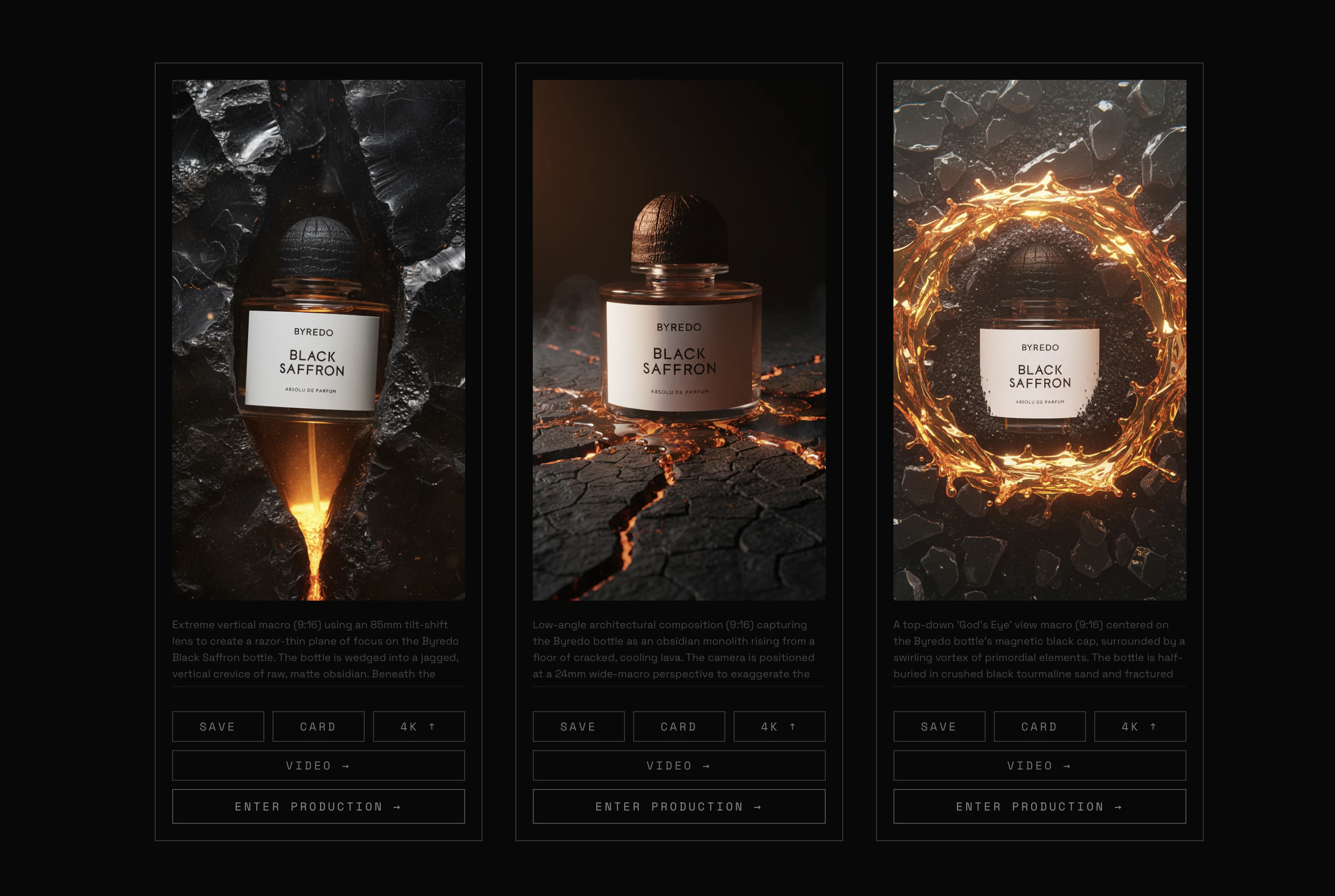Click CARD under the obsidian crevice image

click(318, 727)
